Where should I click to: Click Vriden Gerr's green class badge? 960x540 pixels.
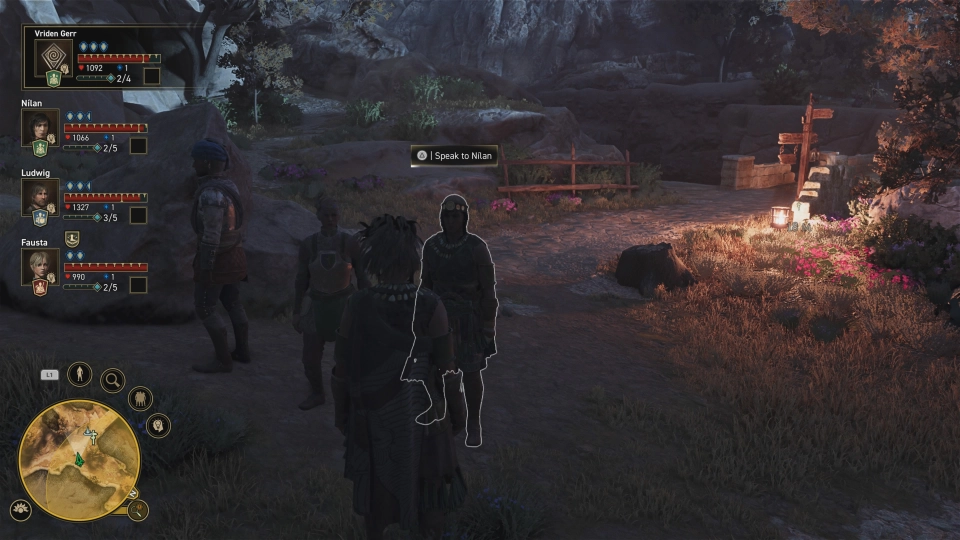(53, 78)
